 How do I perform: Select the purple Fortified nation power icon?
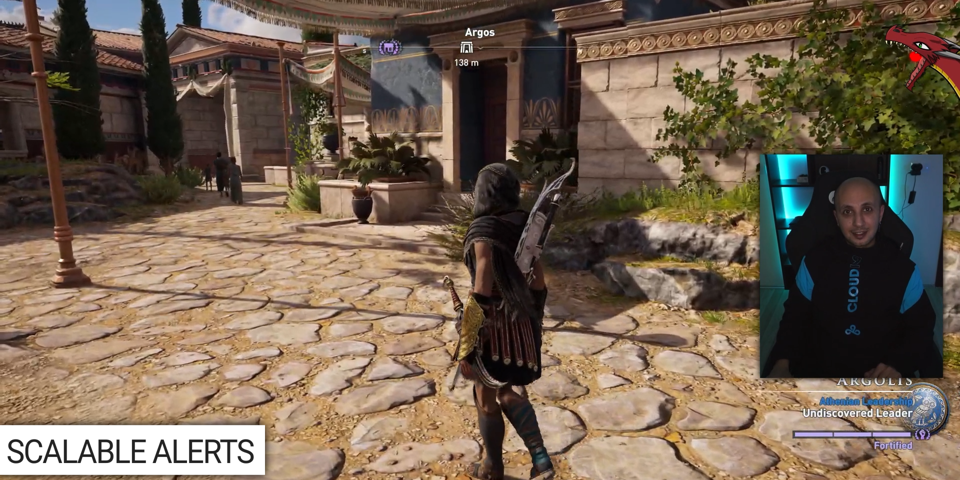[x=922, y=434]
